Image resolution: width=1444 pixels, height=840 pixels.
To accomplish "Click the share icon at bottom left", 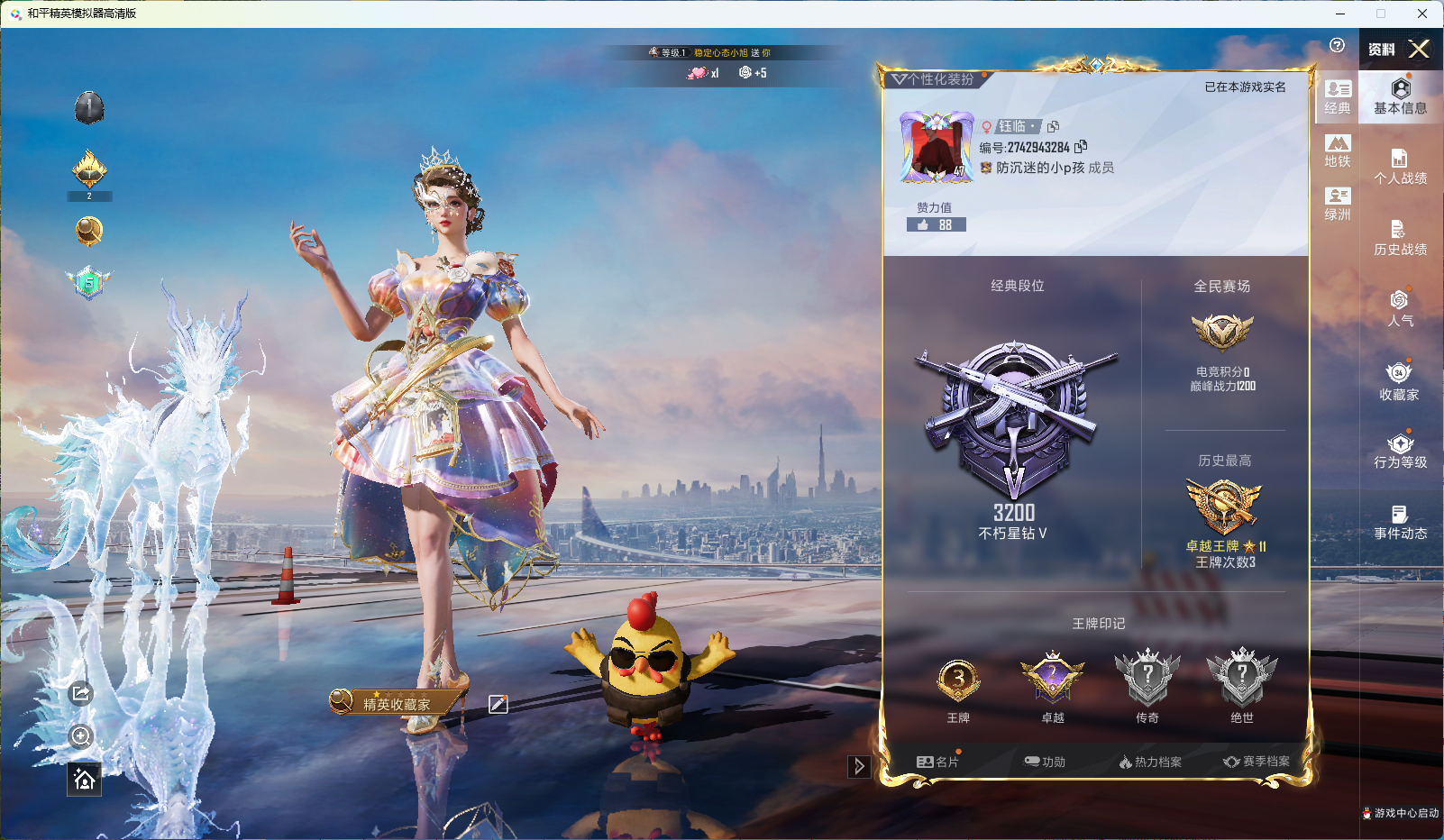I will pyautogui.click(x=82, y=694).
